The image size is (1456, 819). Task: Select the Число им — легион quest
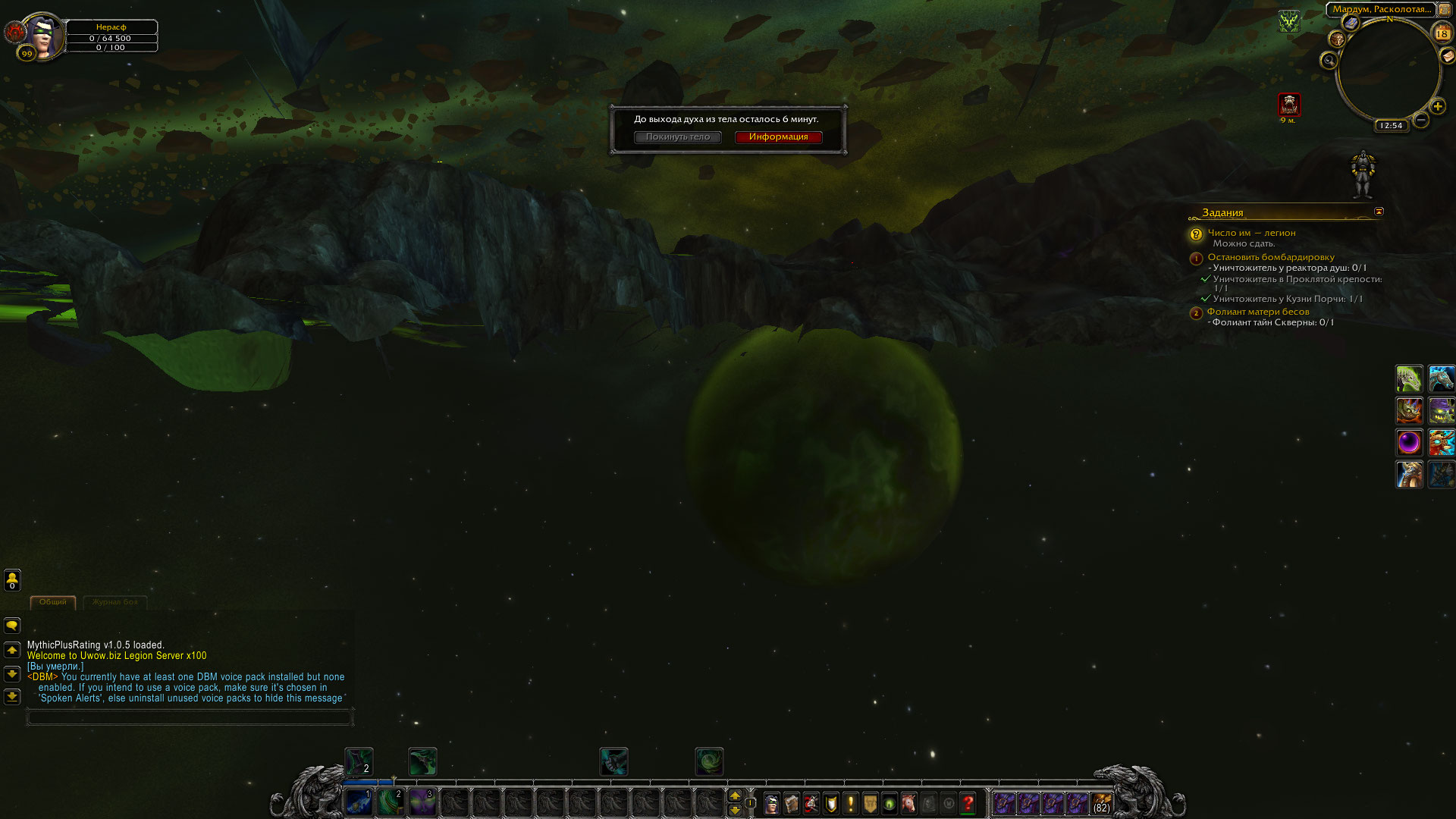1251,233
